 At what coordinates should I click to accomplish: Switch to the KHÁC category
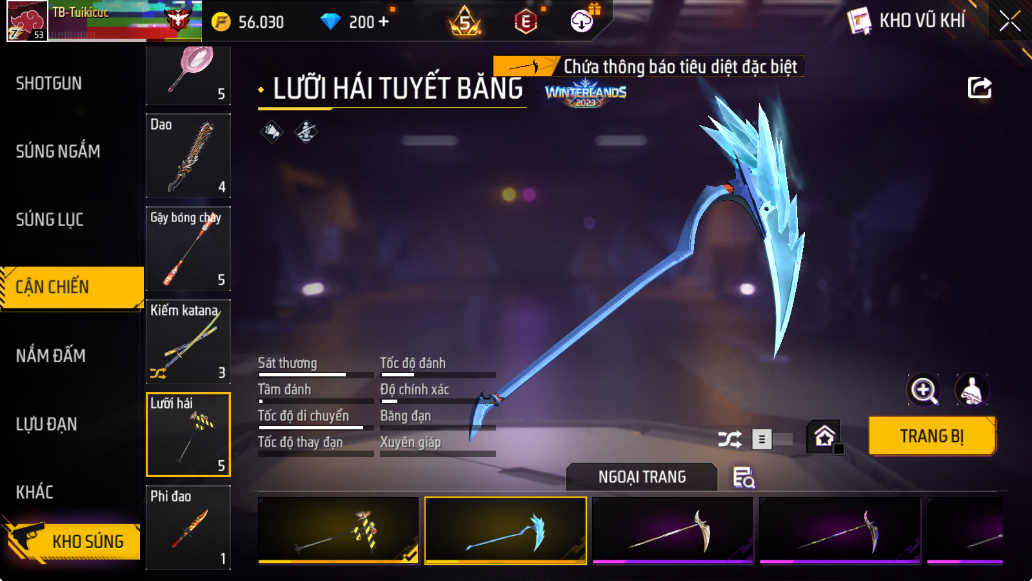click(35, 492)
